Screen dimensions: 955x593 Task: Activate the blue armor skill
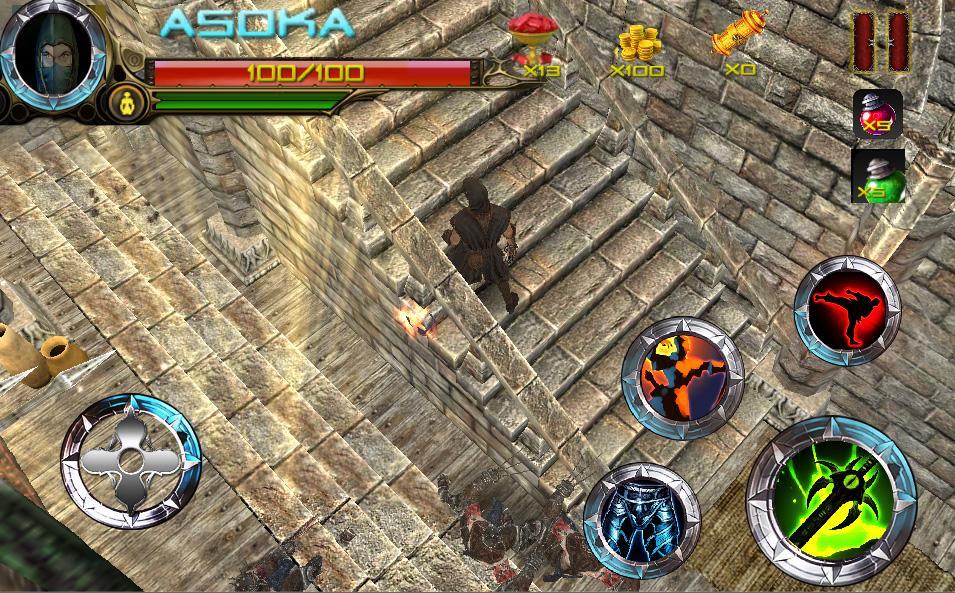pyautogui.click(x=642, y=520)
